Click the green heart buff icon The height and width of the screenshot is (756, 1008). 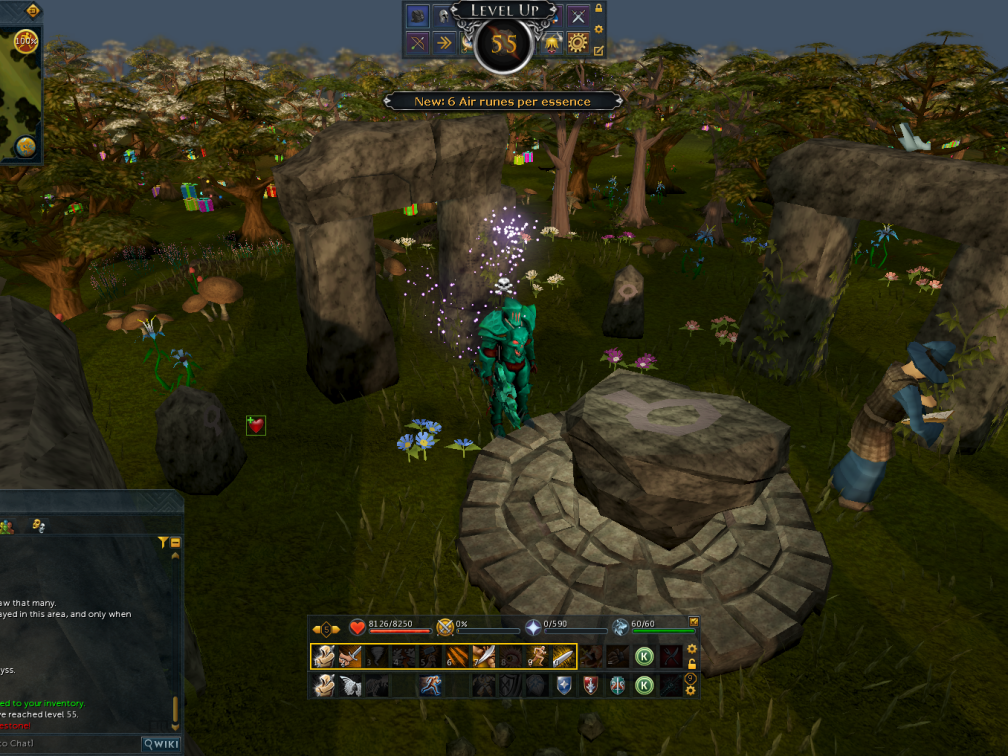point(257,426)
